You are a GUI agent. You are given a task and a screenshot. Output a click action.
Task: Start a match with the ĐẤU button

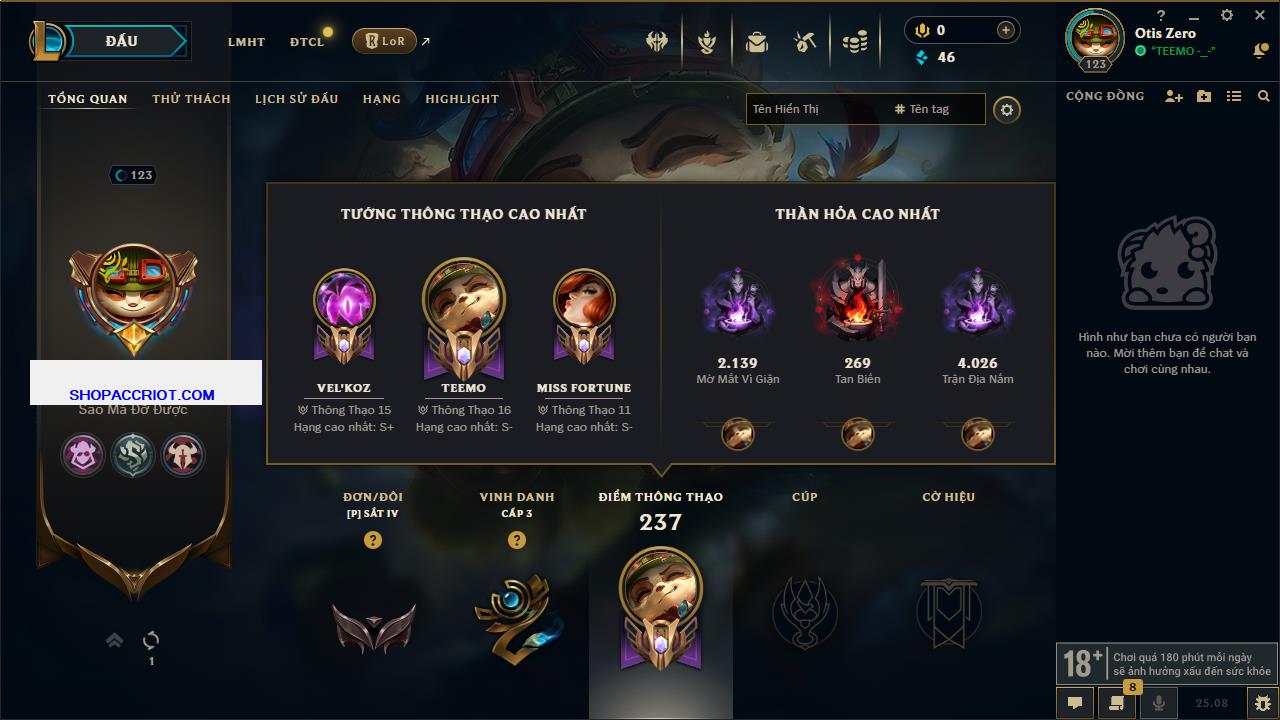(x=122, y=41)
